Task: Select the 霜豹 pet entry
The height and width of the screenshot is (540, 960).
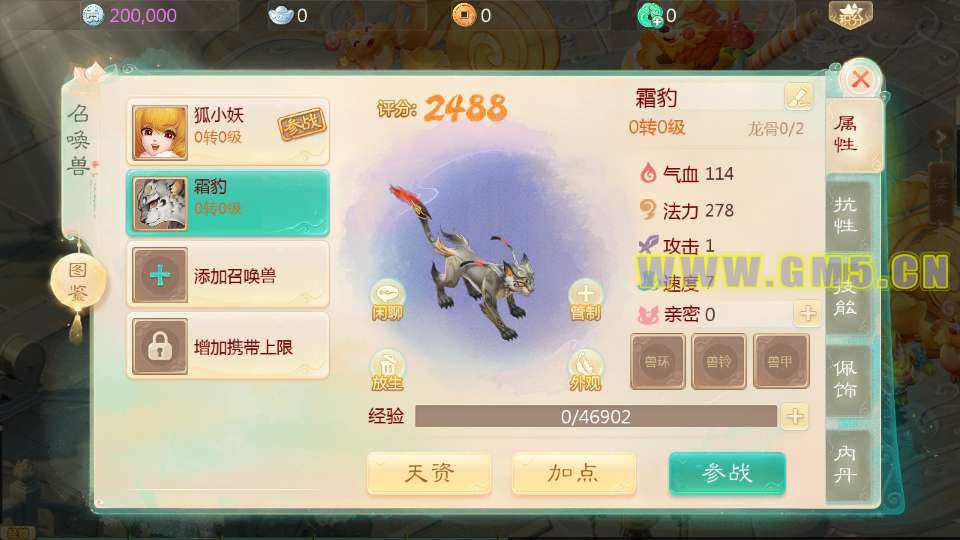Action: click(228, 203)
